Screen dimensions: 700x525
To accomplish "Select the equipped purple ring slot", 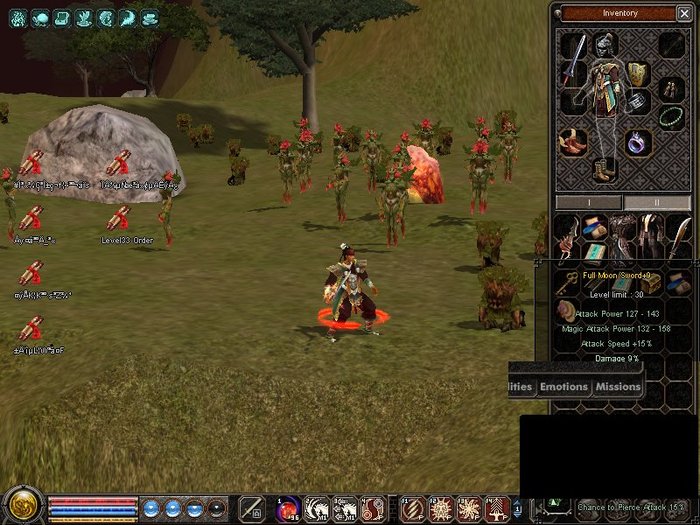I will (x=639, y=142).
